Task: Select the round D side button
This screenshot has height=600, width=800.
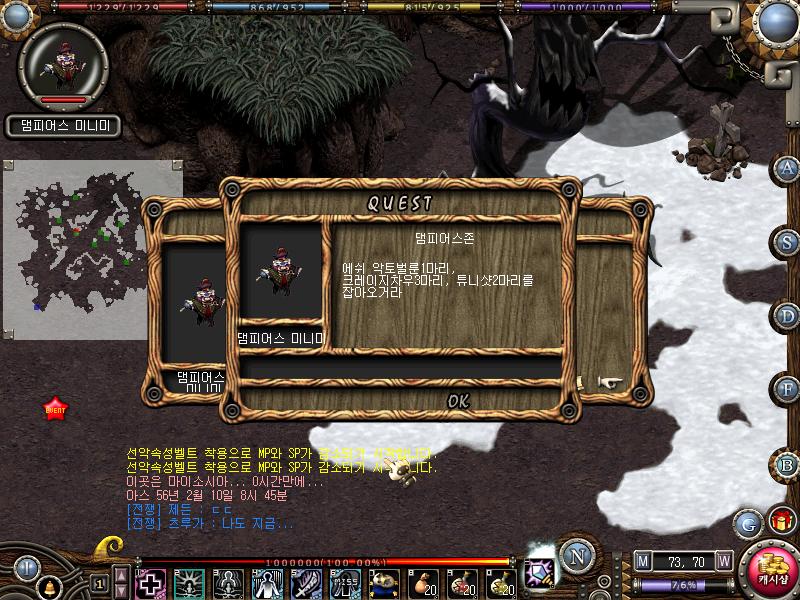Action: point(788,316)
